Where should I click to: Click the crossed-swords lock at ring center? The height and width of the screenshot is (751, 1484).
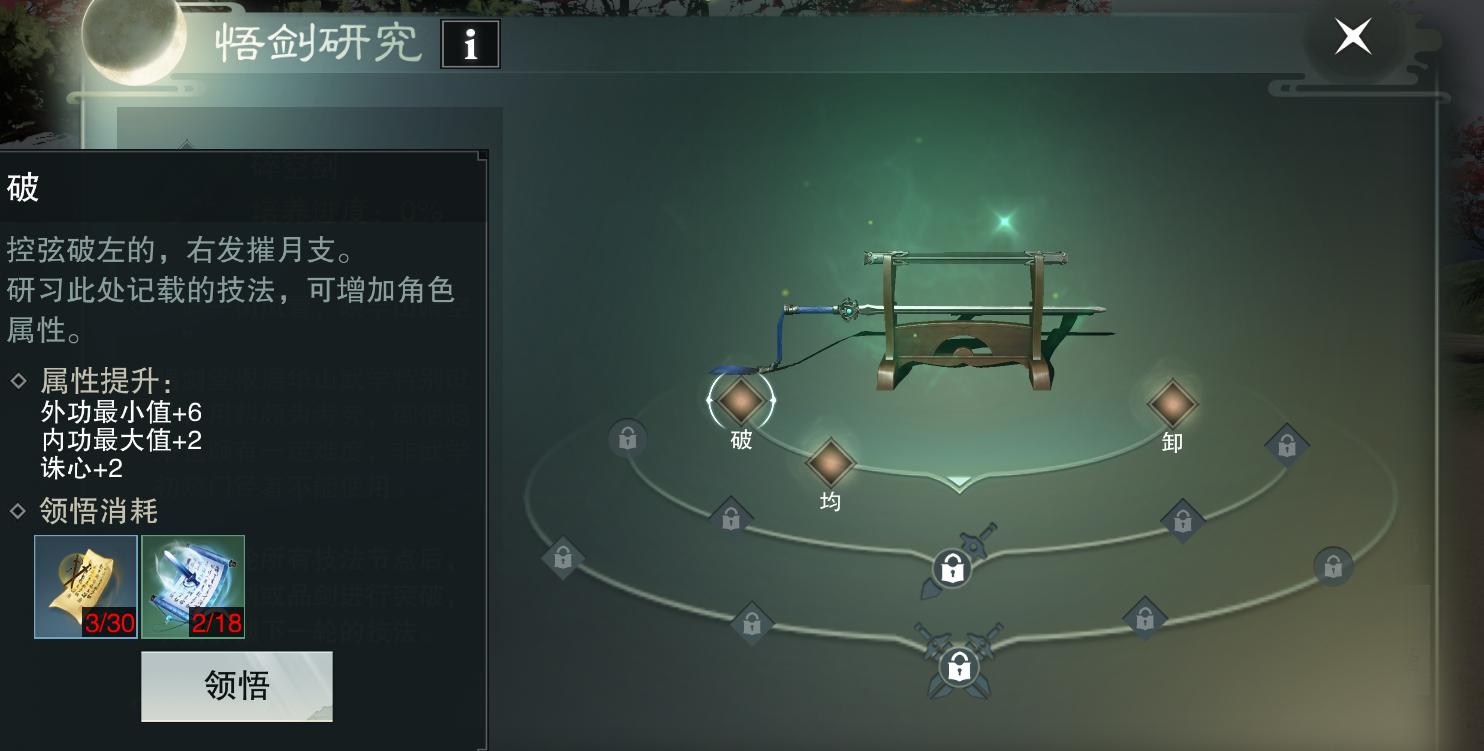pos(951,568)
